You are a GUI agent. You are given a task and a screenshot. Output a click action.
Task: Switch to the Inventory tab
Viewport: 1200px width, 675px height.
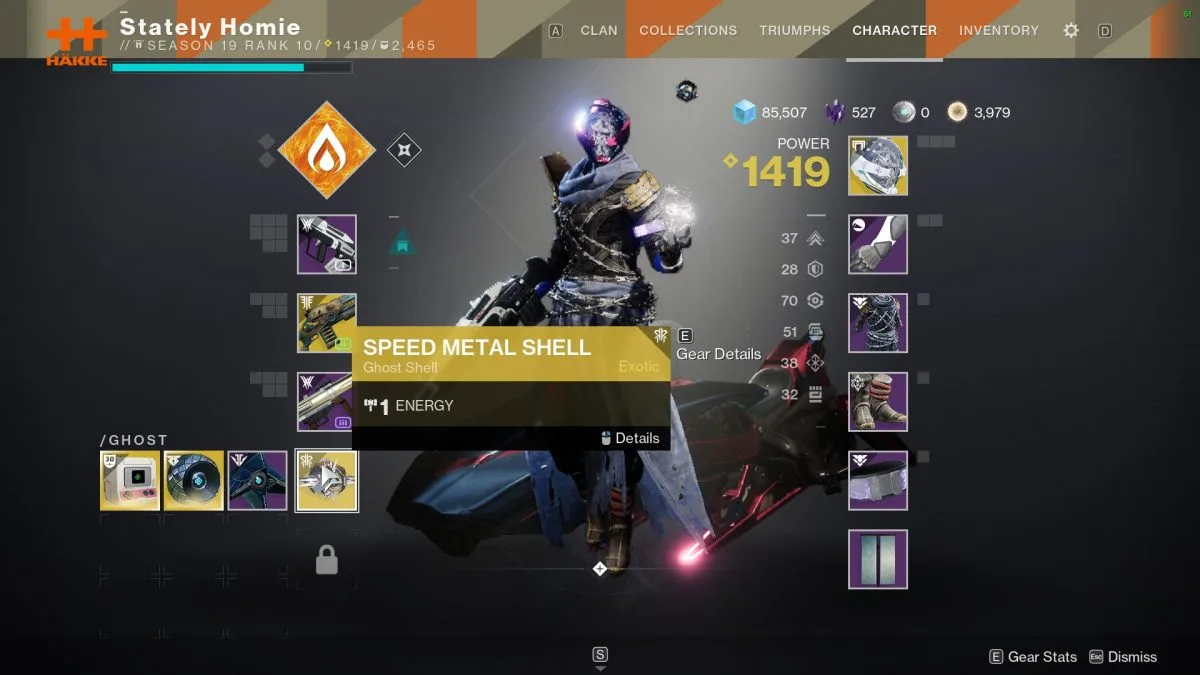[x=999, y=31]
